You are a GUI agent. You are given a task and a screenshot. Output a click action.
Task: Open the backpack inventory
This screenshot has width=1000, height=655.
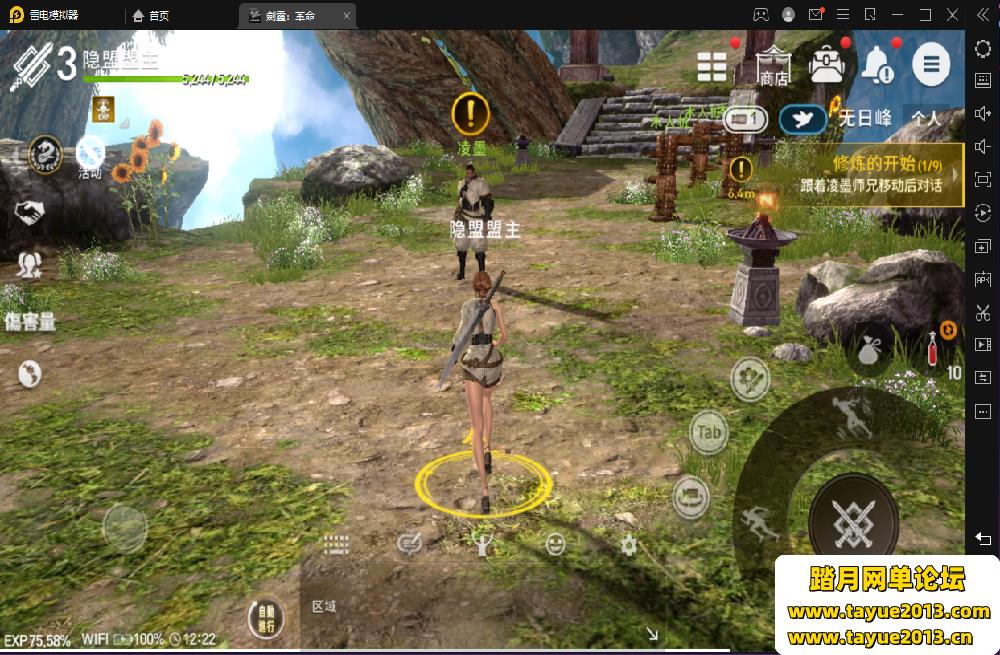pos(826,66)
